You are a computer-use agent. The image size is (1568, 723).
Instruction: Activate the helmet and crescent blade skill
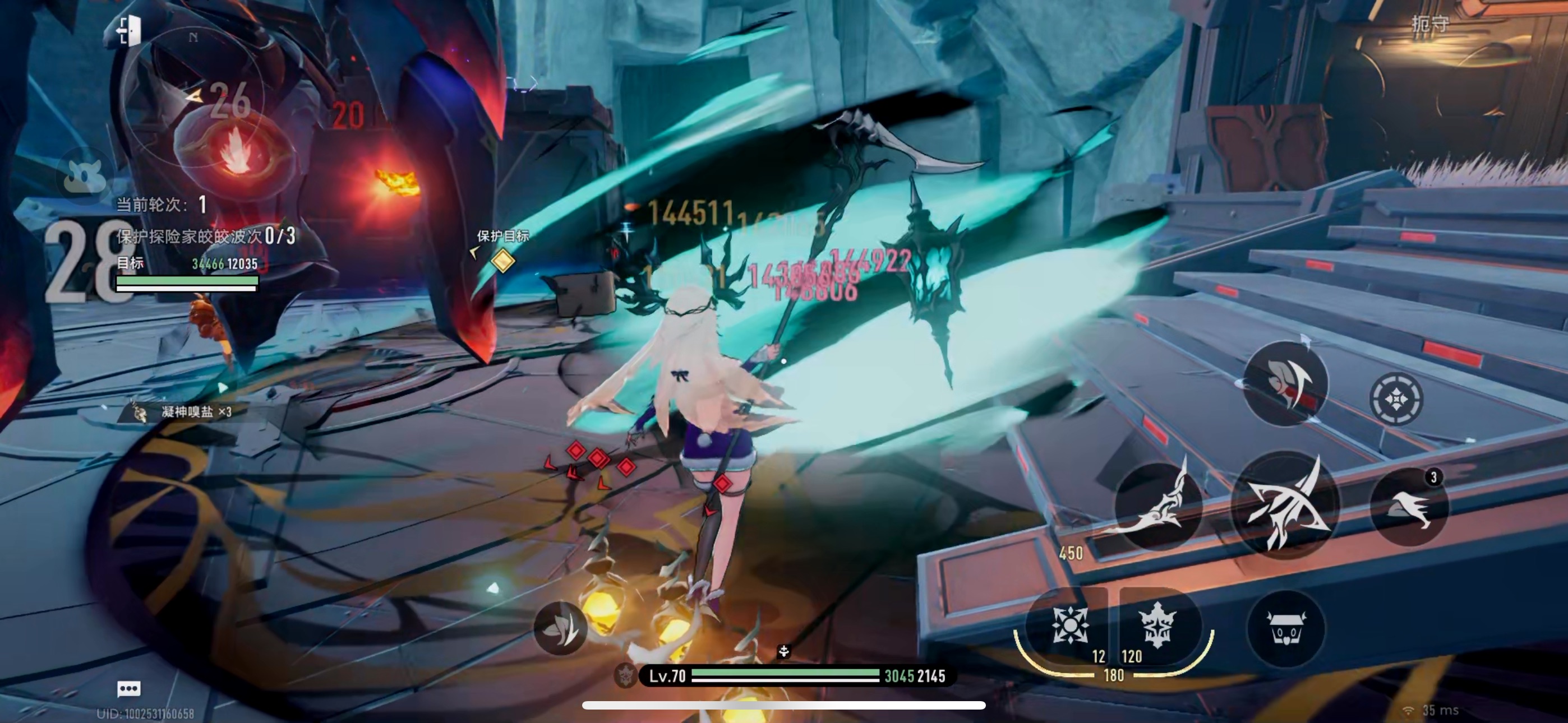click(x=1285, y=383)
